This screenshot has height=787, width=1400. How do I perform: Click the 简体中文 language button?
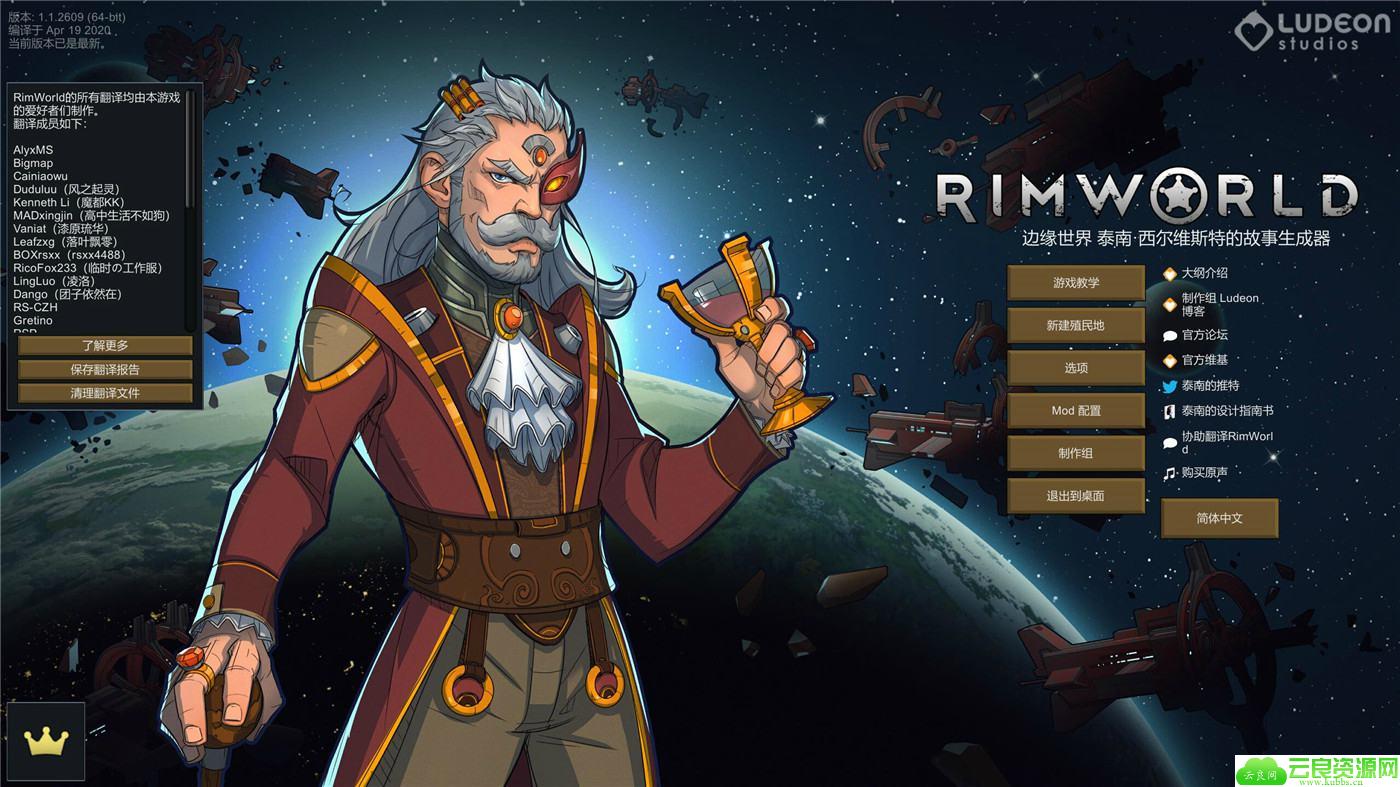[1219, 518]
